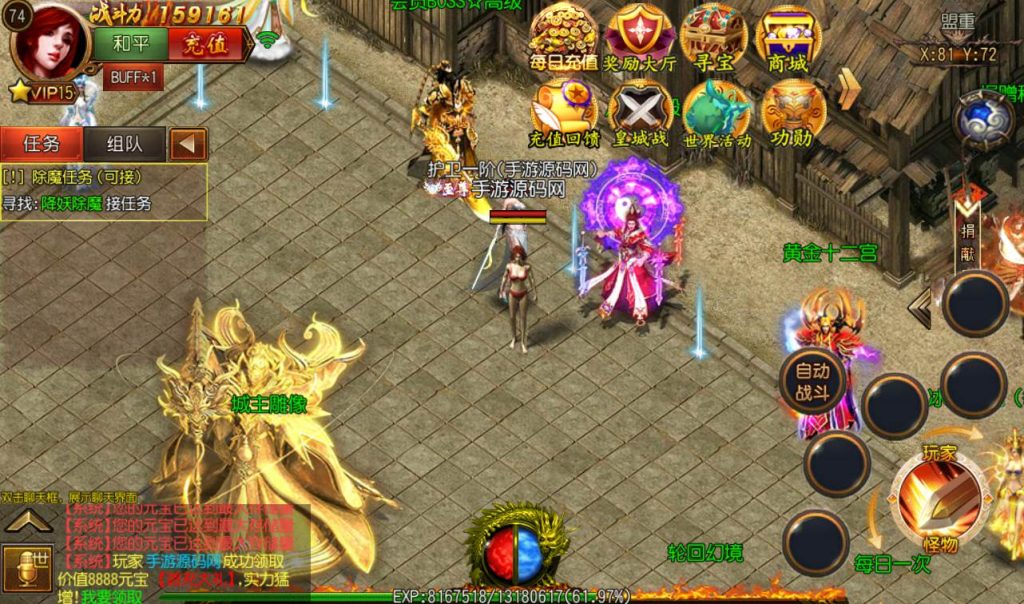
Task: Open the 世界活动 world events icon
Action: click(716, 112)
